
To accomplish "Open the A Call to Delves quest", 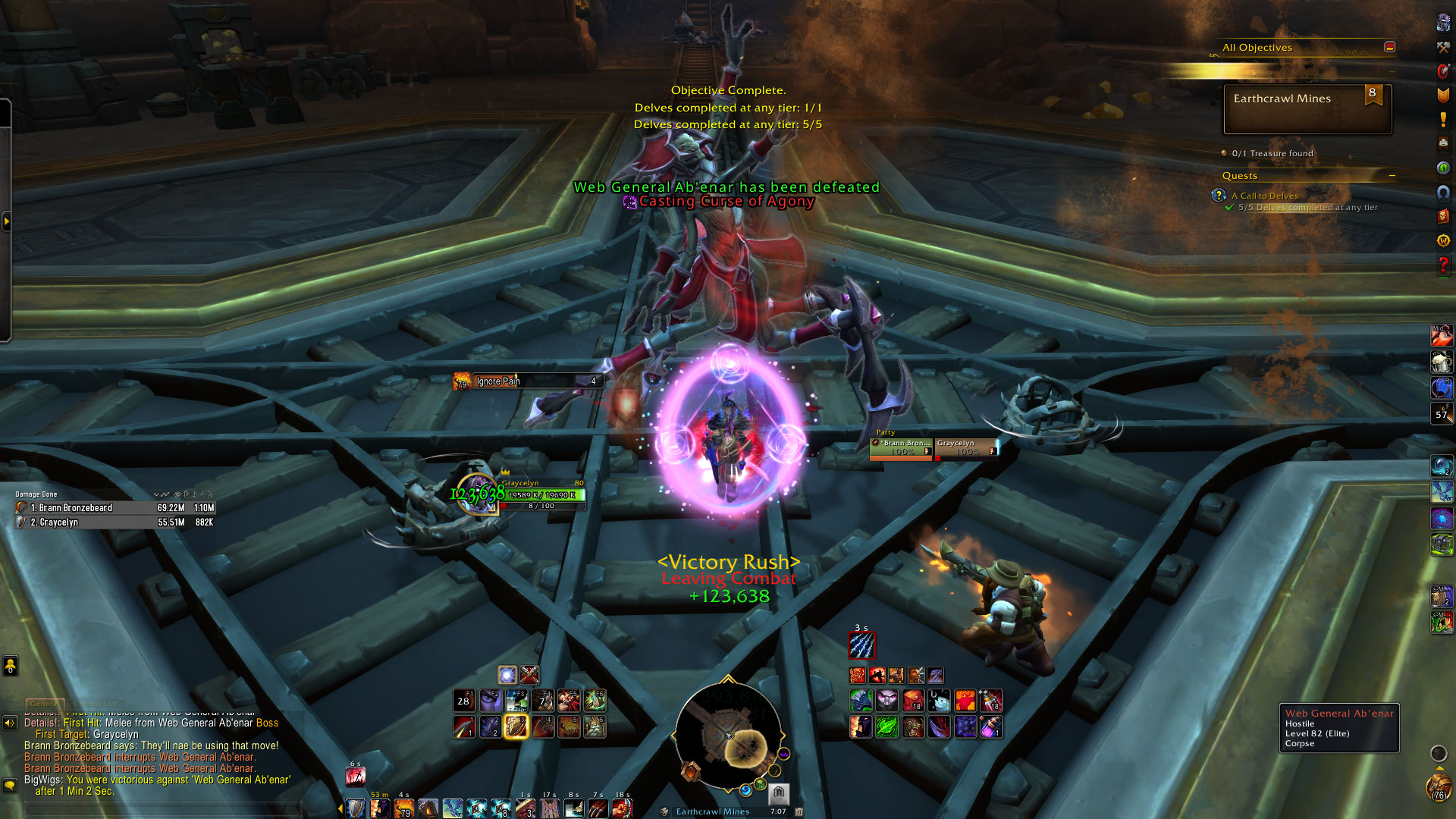I will pos(1264,196).
